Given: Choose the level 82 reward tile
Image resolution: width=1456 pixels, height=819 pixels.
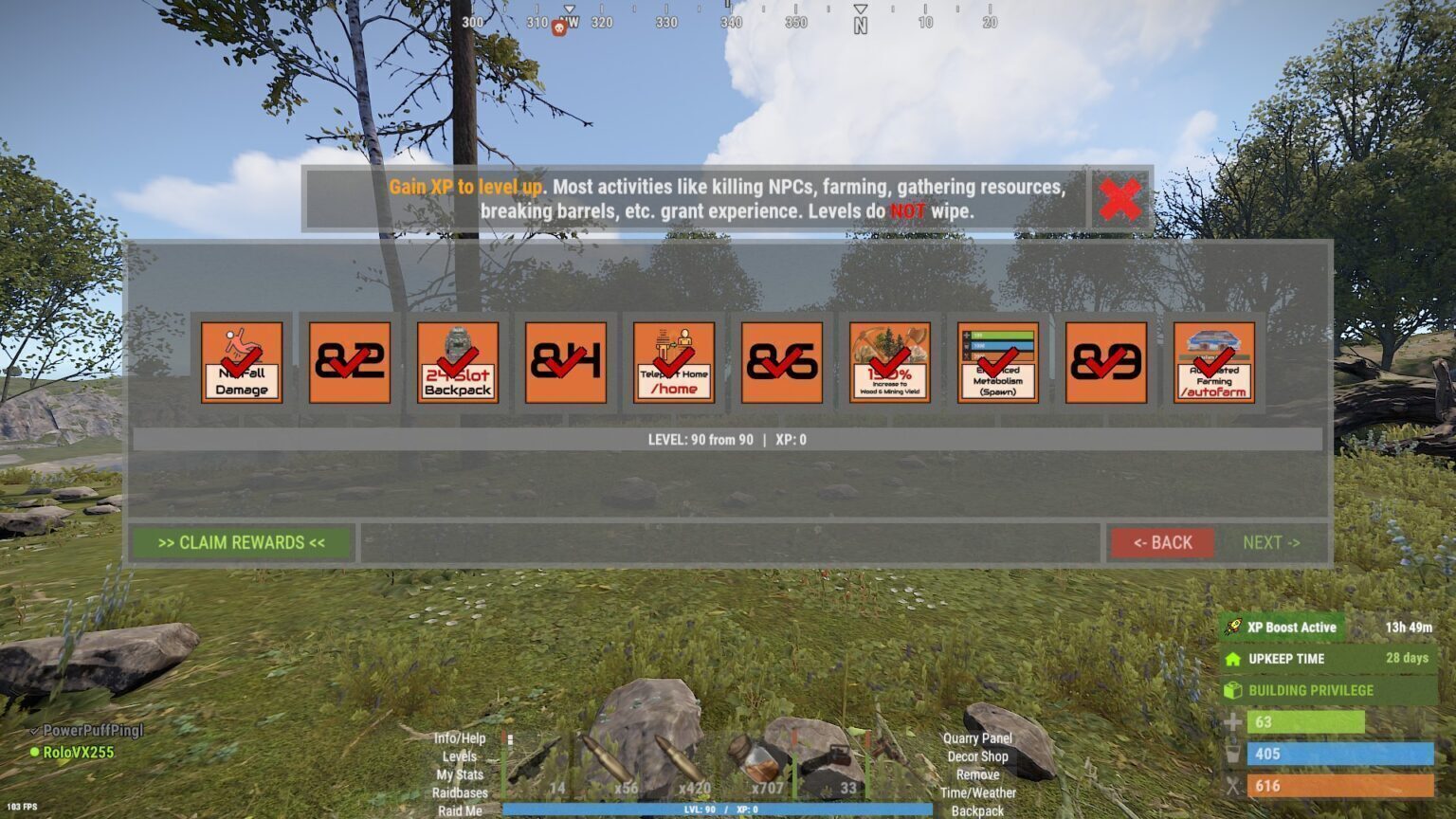Looking at the screenshot, I should [350, 363].
